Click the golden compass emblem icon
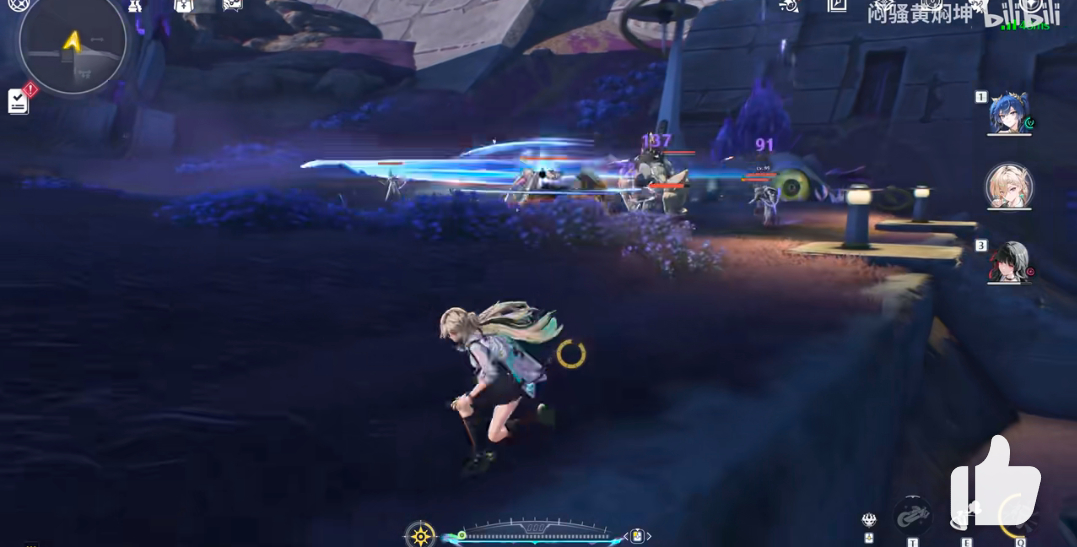 click(x=421, y=535)
